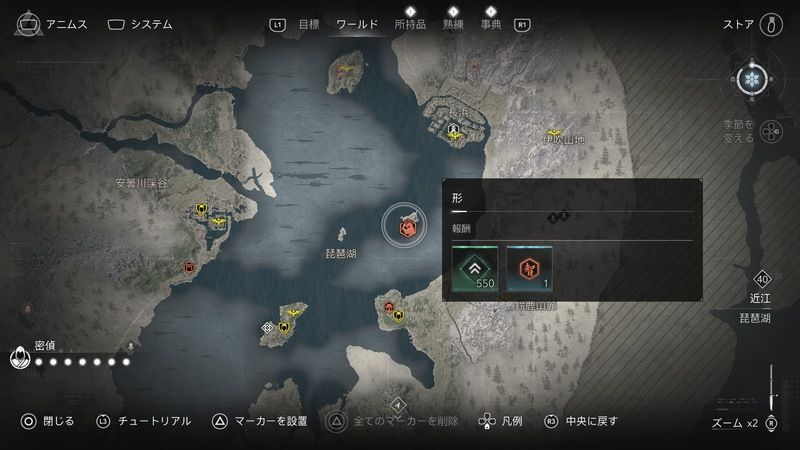Select the 550 XP reward tile
This screenshot has width=800, height=450.
click(474, 270)
